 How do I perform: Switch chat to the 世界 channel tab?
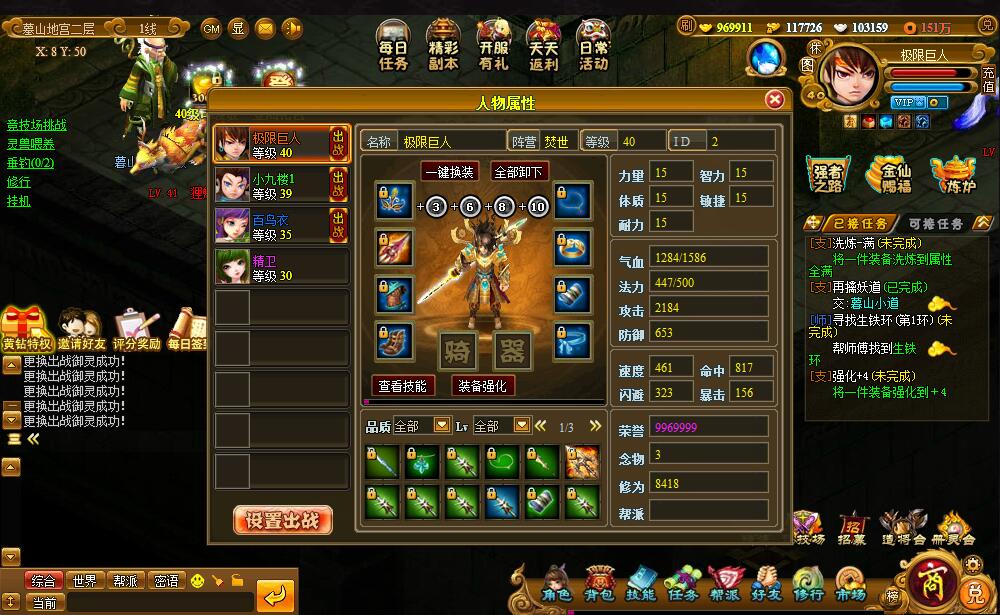85,580
